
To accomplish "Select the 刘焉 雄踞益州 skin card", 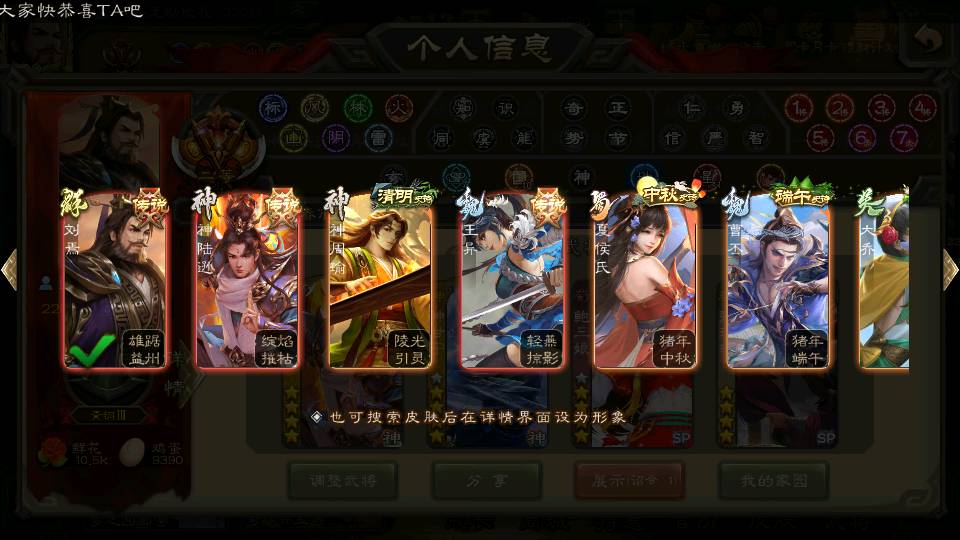I will tap(115, 280).
